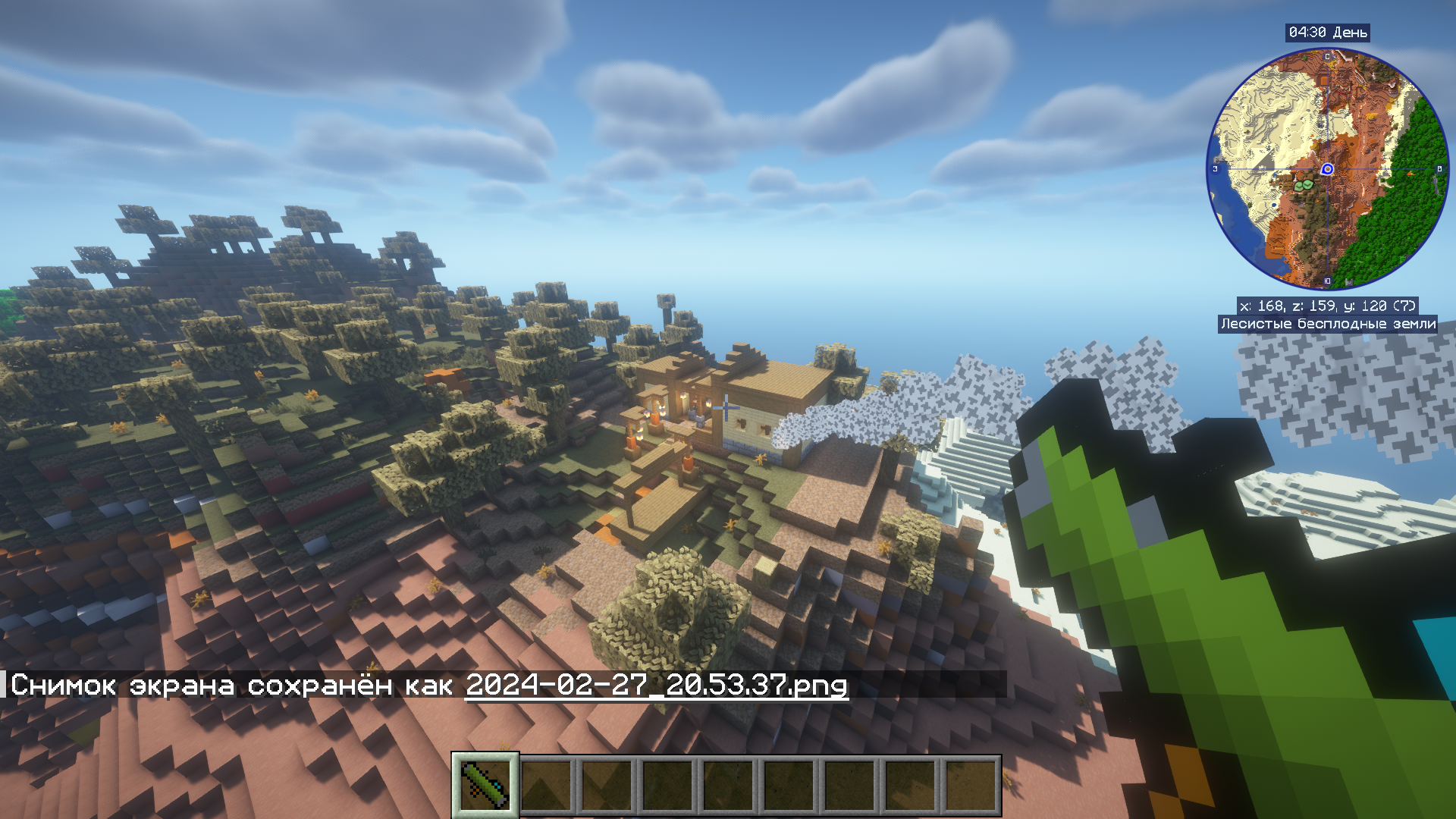Click the south "Ю" marker on the minimap

(1328, 281)
